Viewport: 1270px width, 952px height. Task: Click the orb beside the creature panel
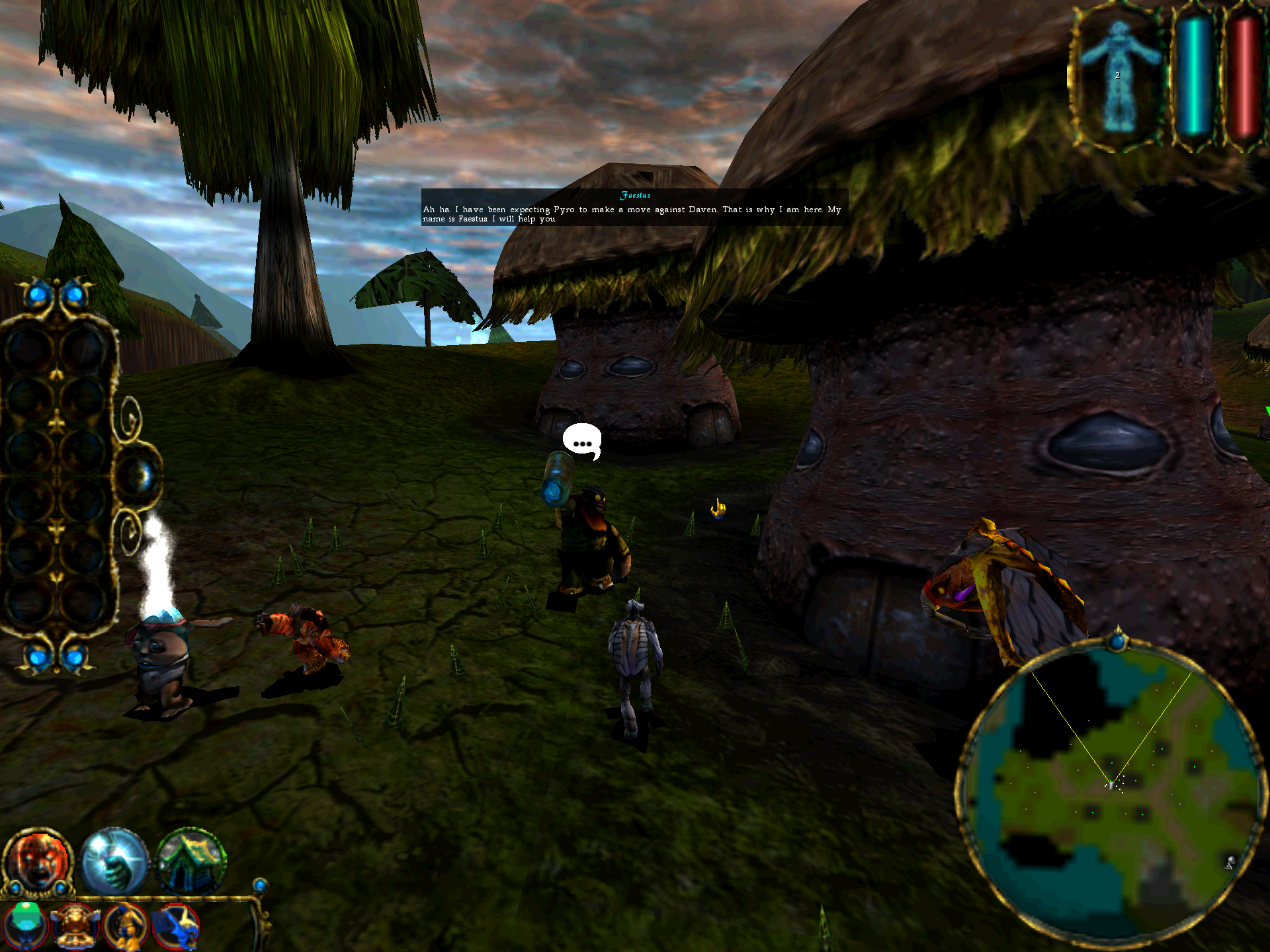click(140, 475)
